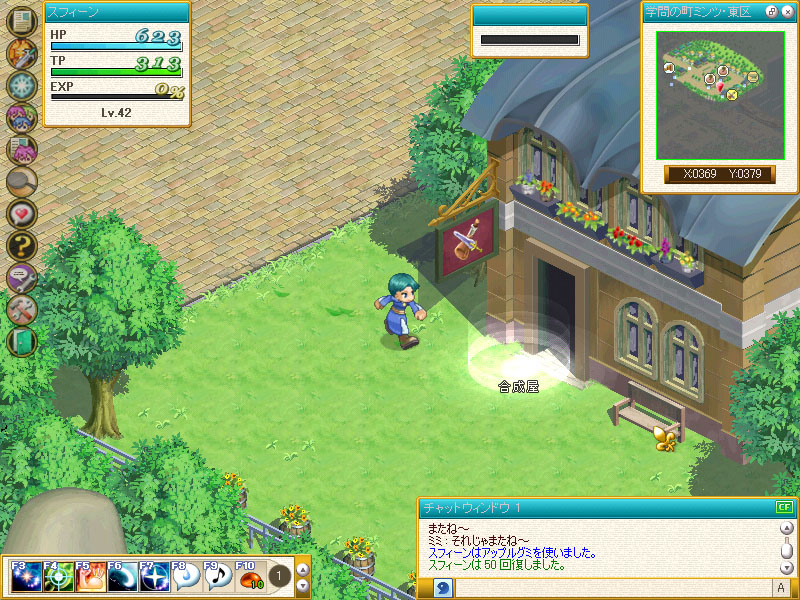Click the green exit door icon
The height and width of the screenshot is (600, 800).
21,341
